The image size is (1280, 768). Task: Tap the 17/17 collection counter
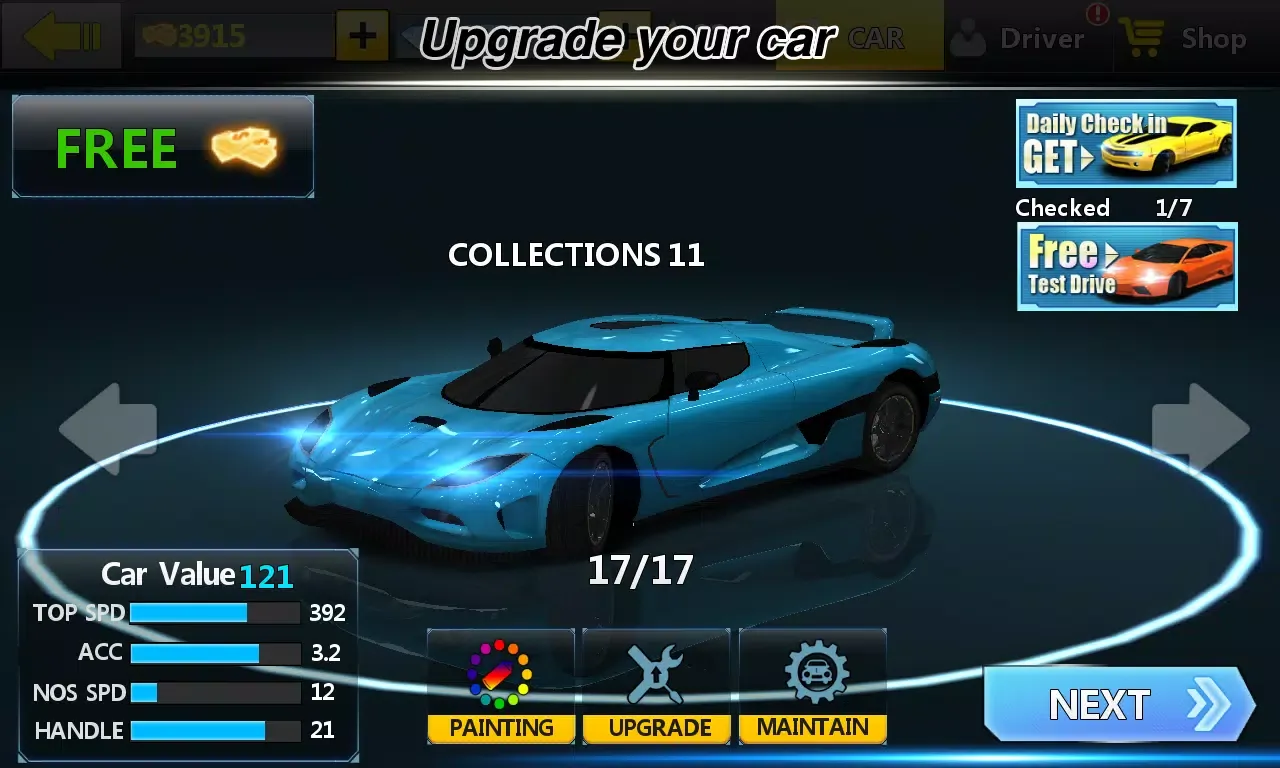(x=640, y=570)
